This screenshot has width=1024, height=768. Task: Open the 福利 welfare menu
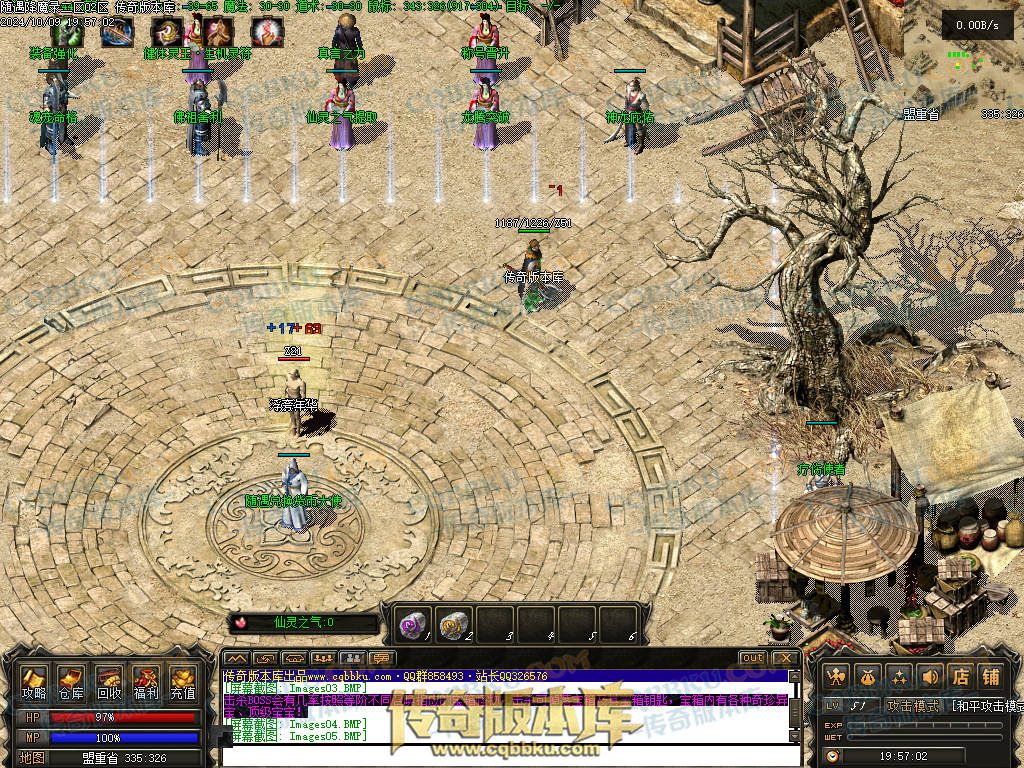coord(146,684)
